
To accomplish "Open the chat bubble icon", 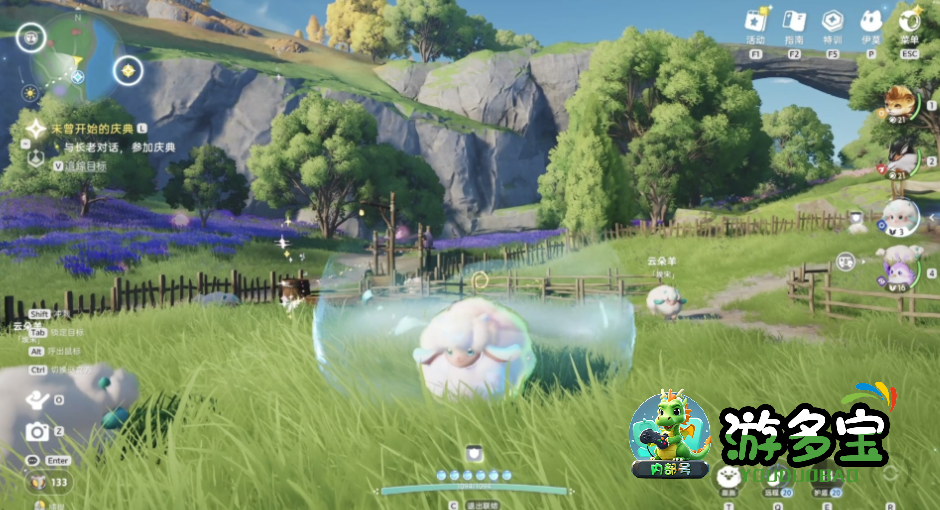I will (33, 460).
